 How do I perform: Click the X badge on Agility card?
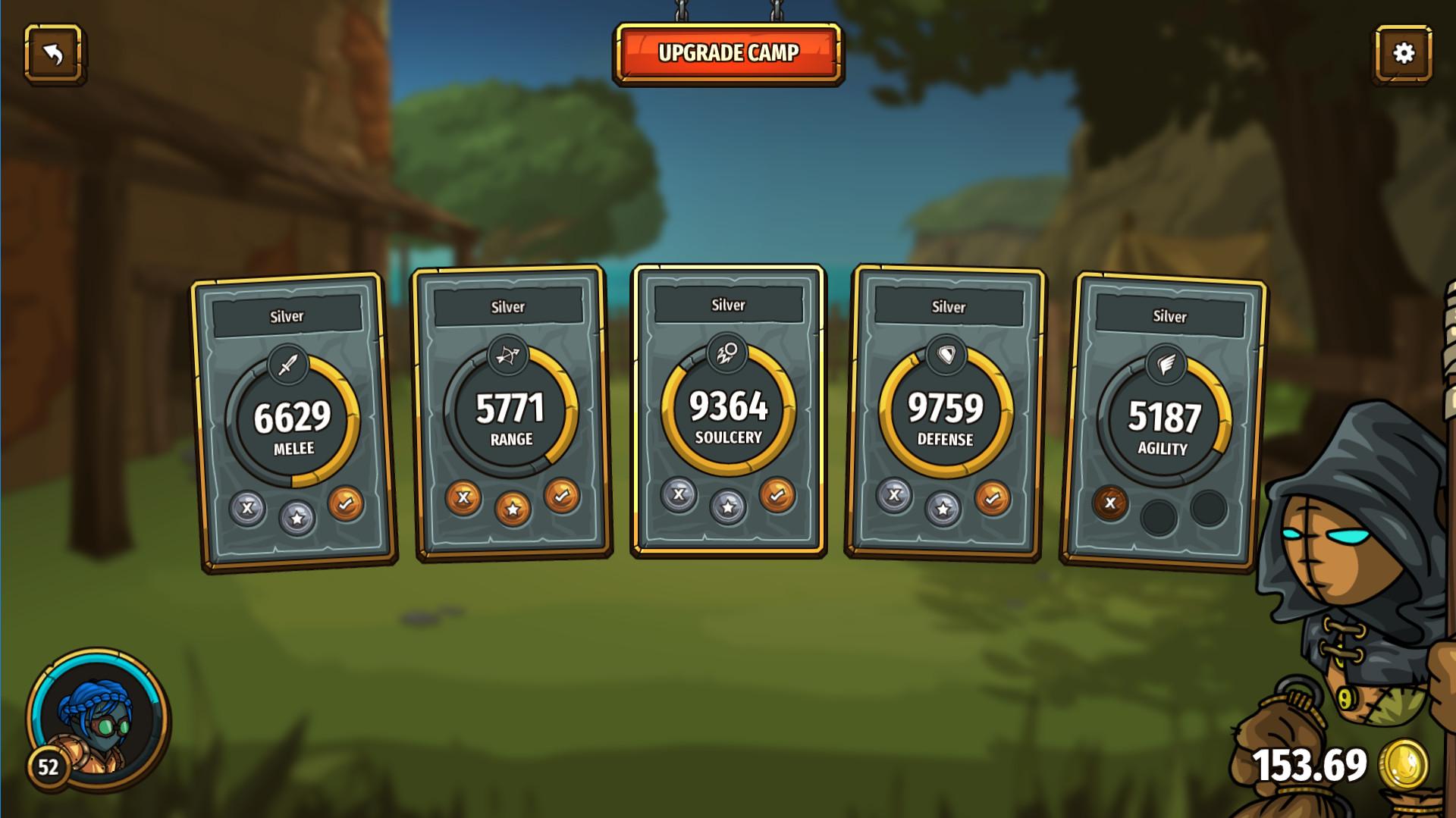[x=1110, y=503]
